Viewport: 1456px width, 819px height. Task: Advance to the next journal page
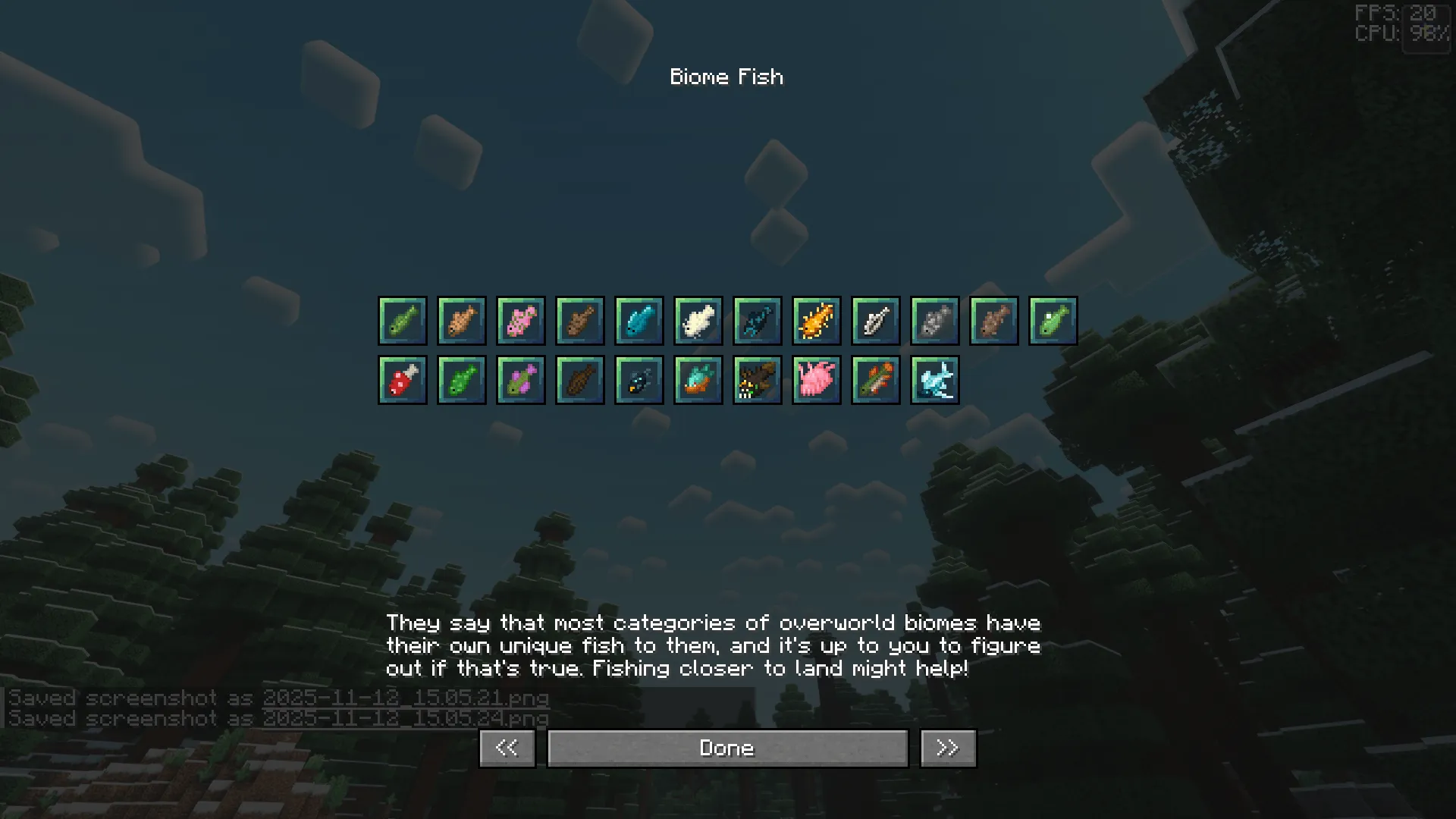946,747
